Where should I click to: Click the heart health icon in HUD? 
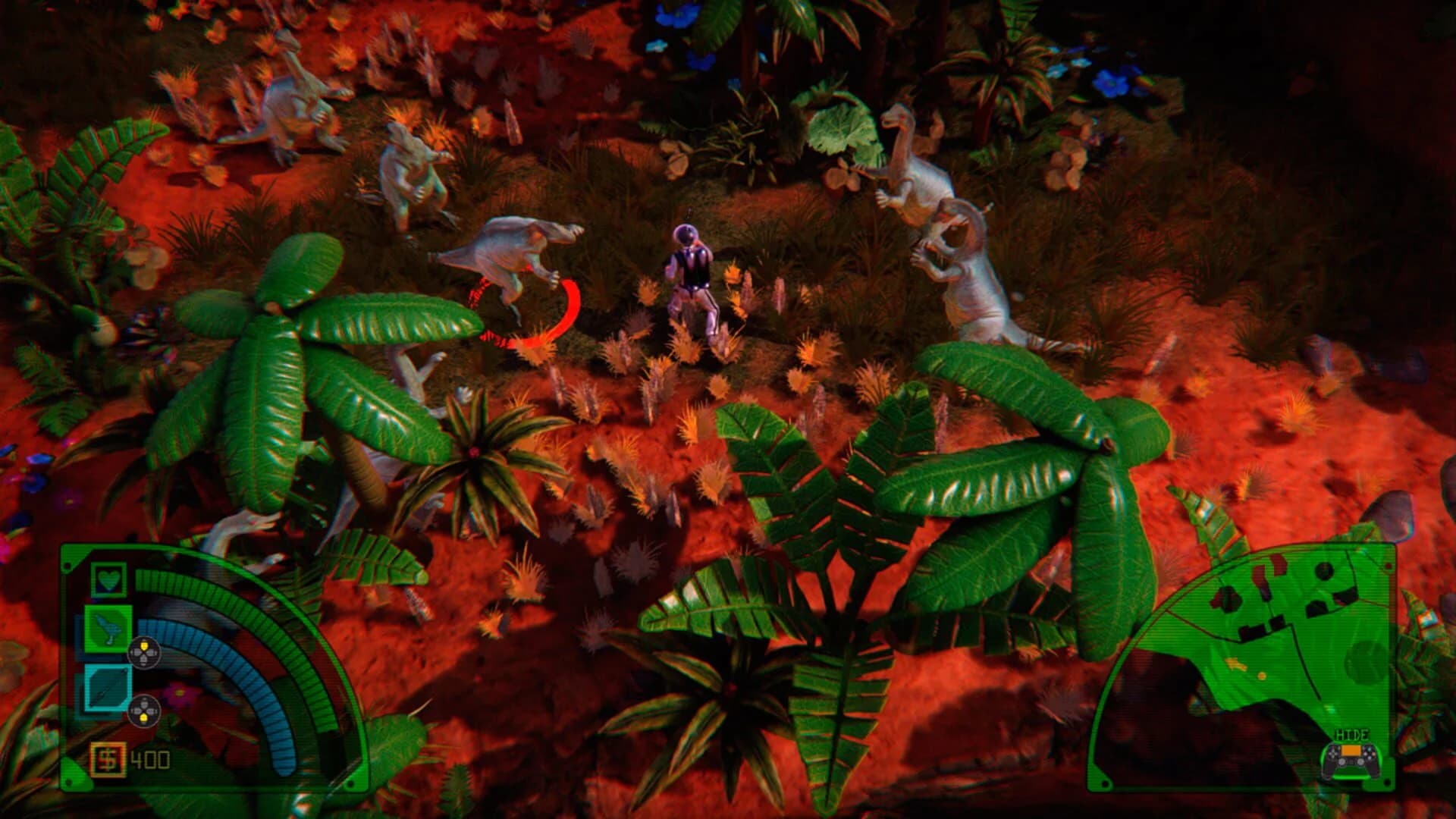tap(108, 579)
